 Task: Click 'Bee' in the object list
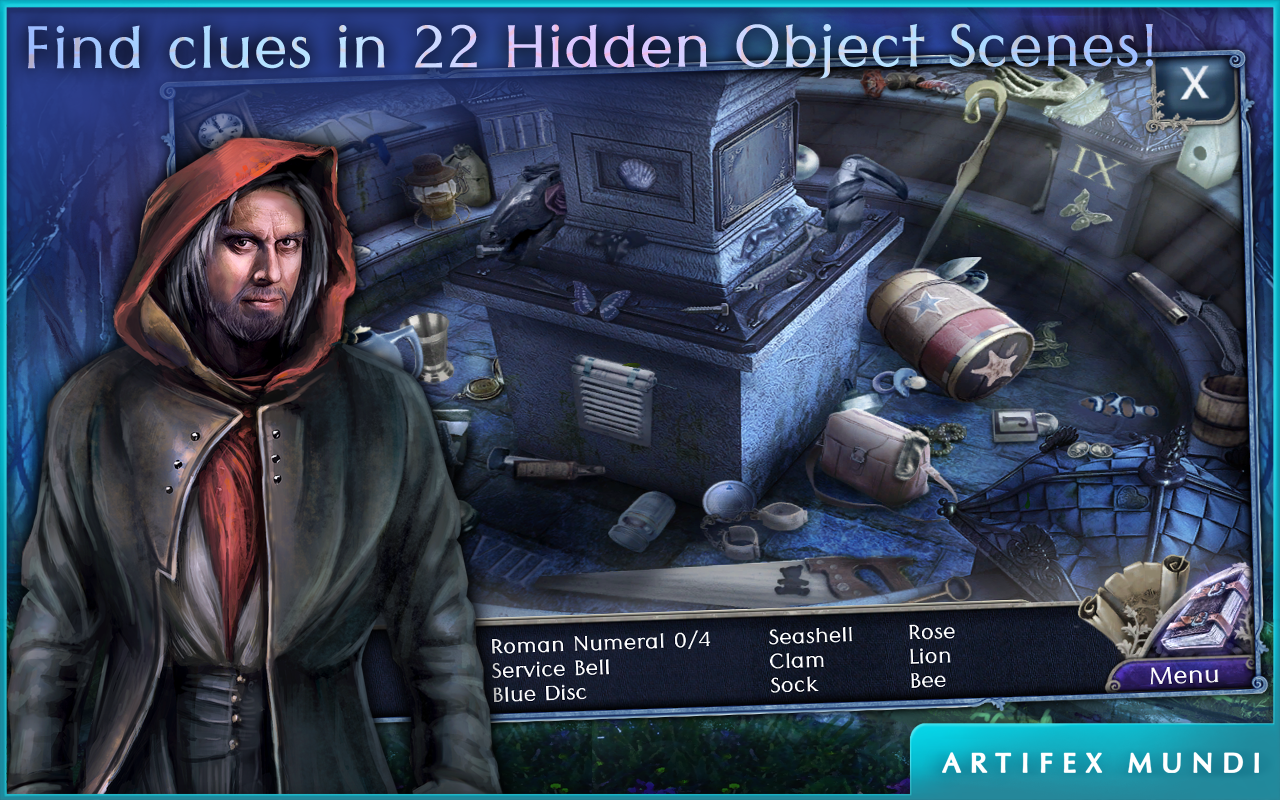pyautogui.click(x=928, y=681)
